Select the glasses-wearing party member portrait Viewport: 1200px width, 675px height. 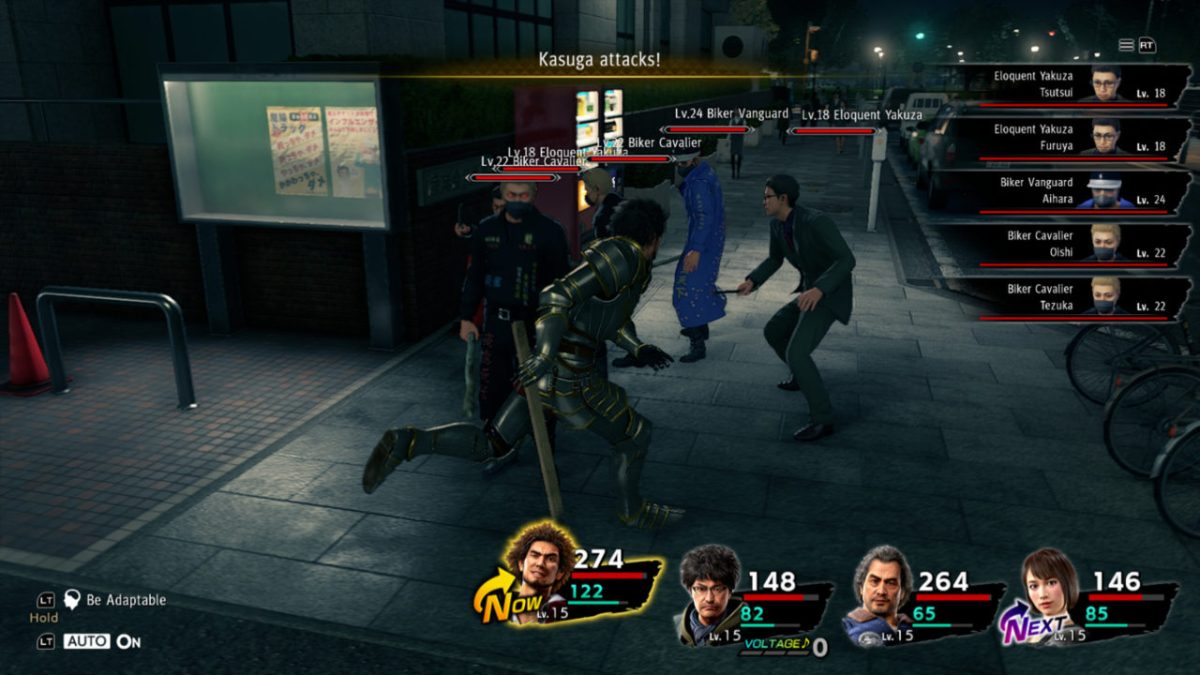[711, 584]
